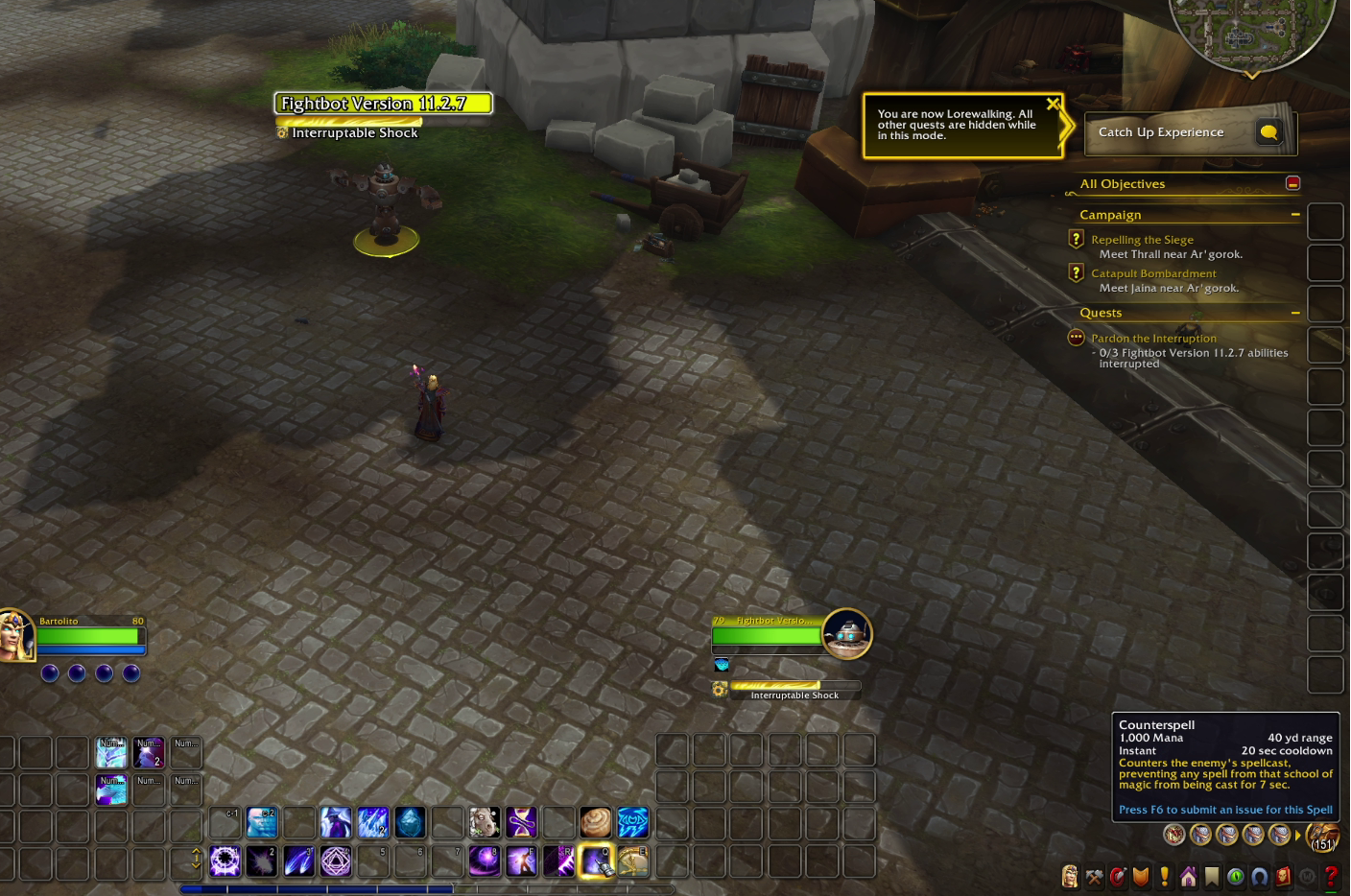Screen dimensions: 1351x896
Task: Open the red question mark help button
Action: (x=1331, y=876)
